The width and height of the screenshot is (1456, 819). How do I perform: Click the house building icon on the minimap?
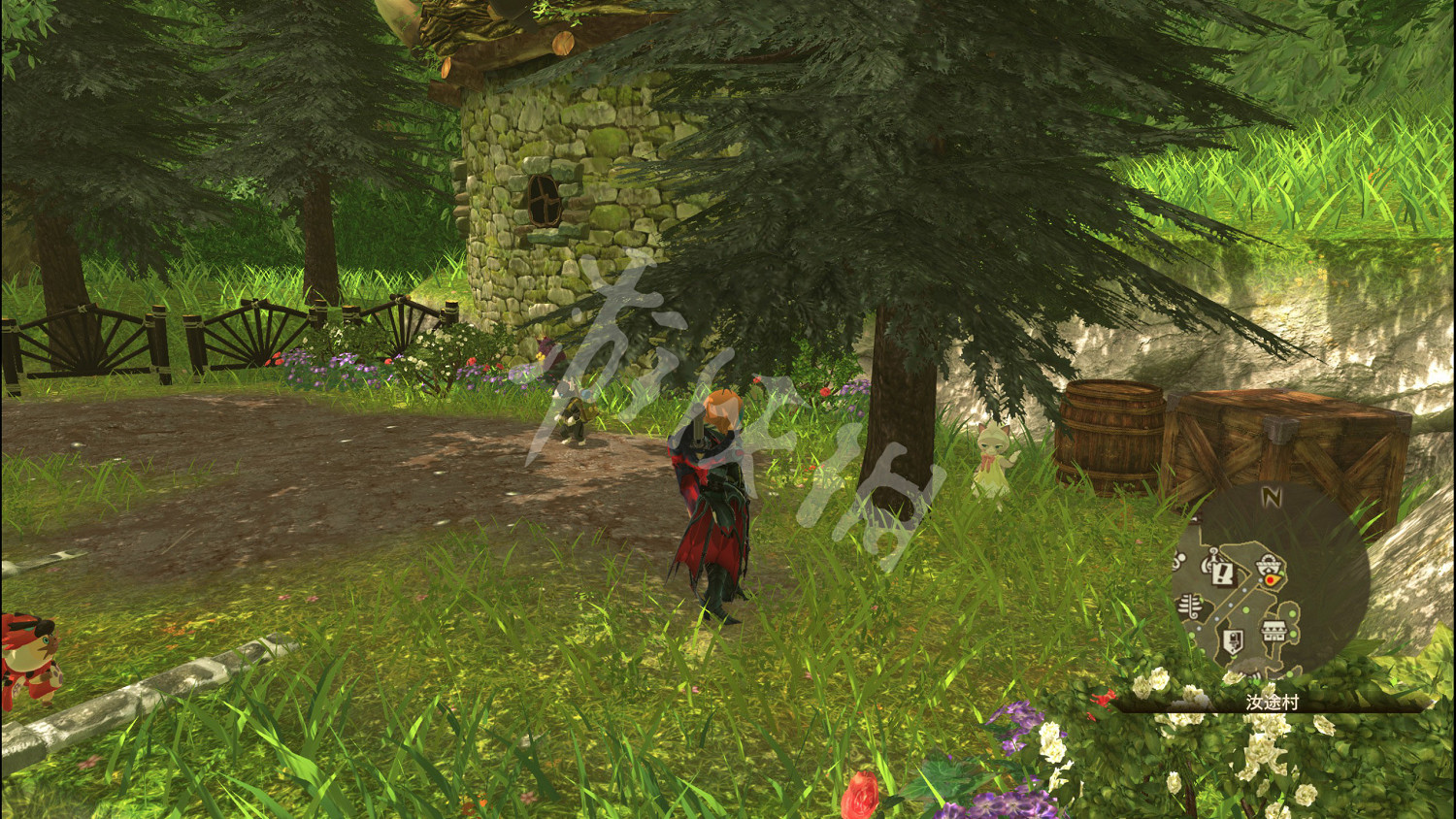tap(1274, 630)
